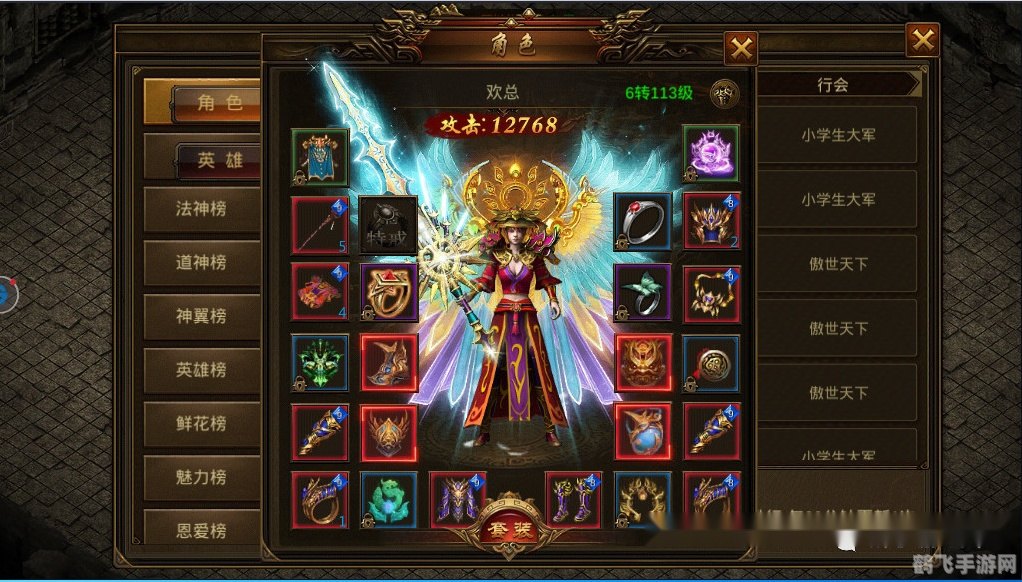The height and width of the screenshot is (582, 1022).
Task: Select the red staff weapon slot
Action: point(320,224)
